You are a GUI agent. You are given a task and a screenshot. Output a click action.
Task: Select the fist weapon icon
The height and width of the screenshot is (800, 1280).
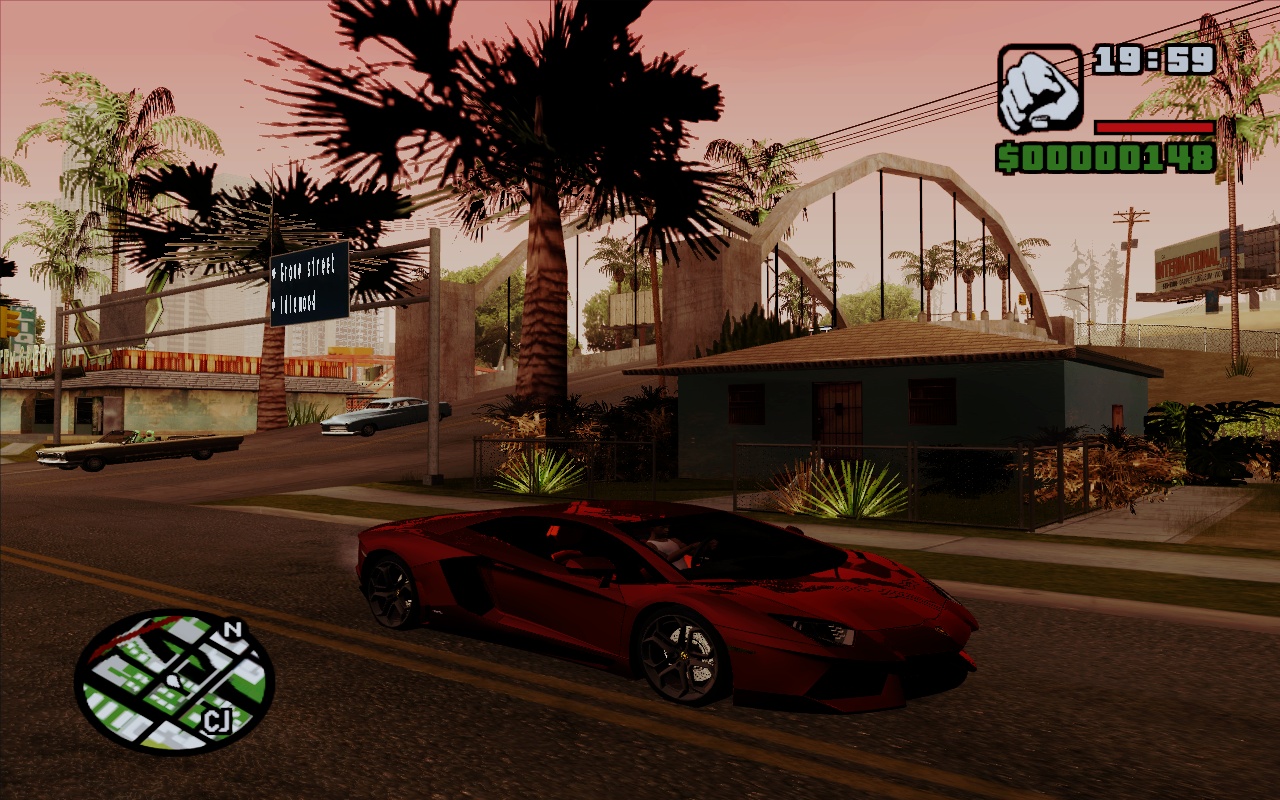click(1040, 88)
